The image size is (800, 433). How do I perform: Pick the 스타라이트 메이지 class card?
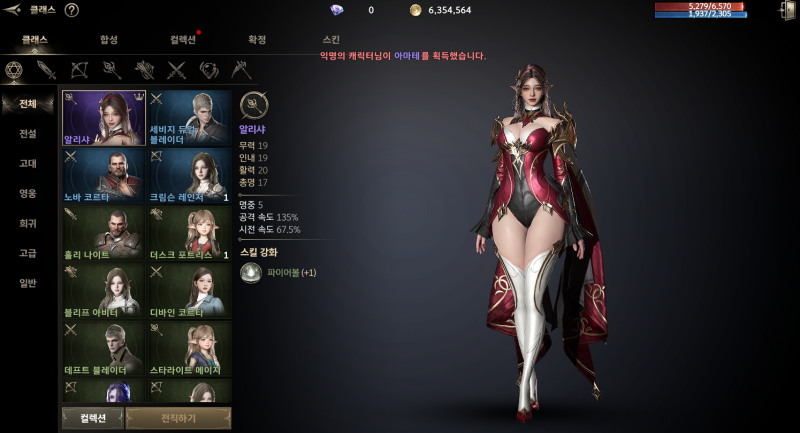pyautogui.click(x=190, y=349)
